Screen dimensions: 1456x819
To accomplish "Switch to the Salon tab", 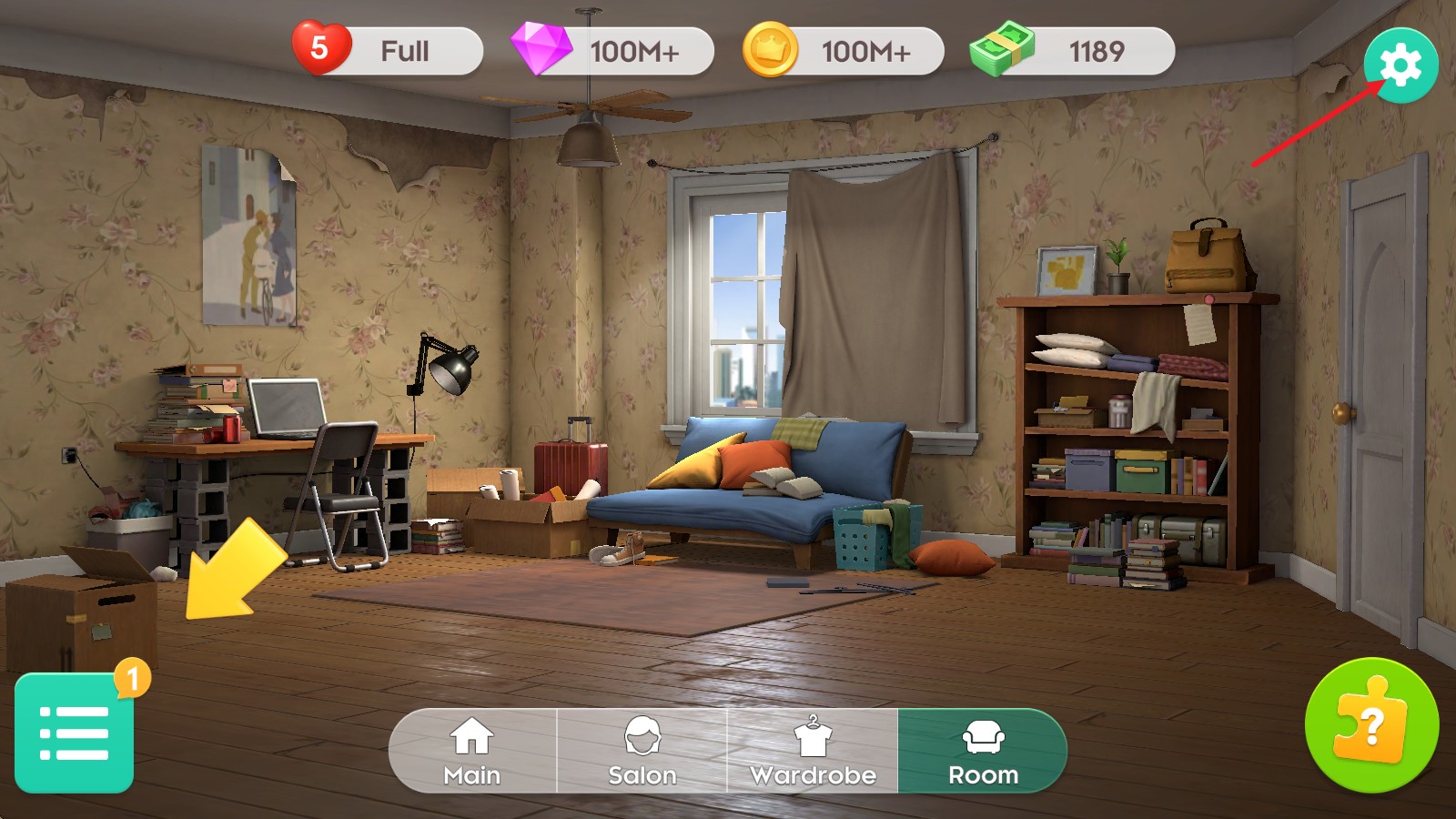I will (642, 752).
